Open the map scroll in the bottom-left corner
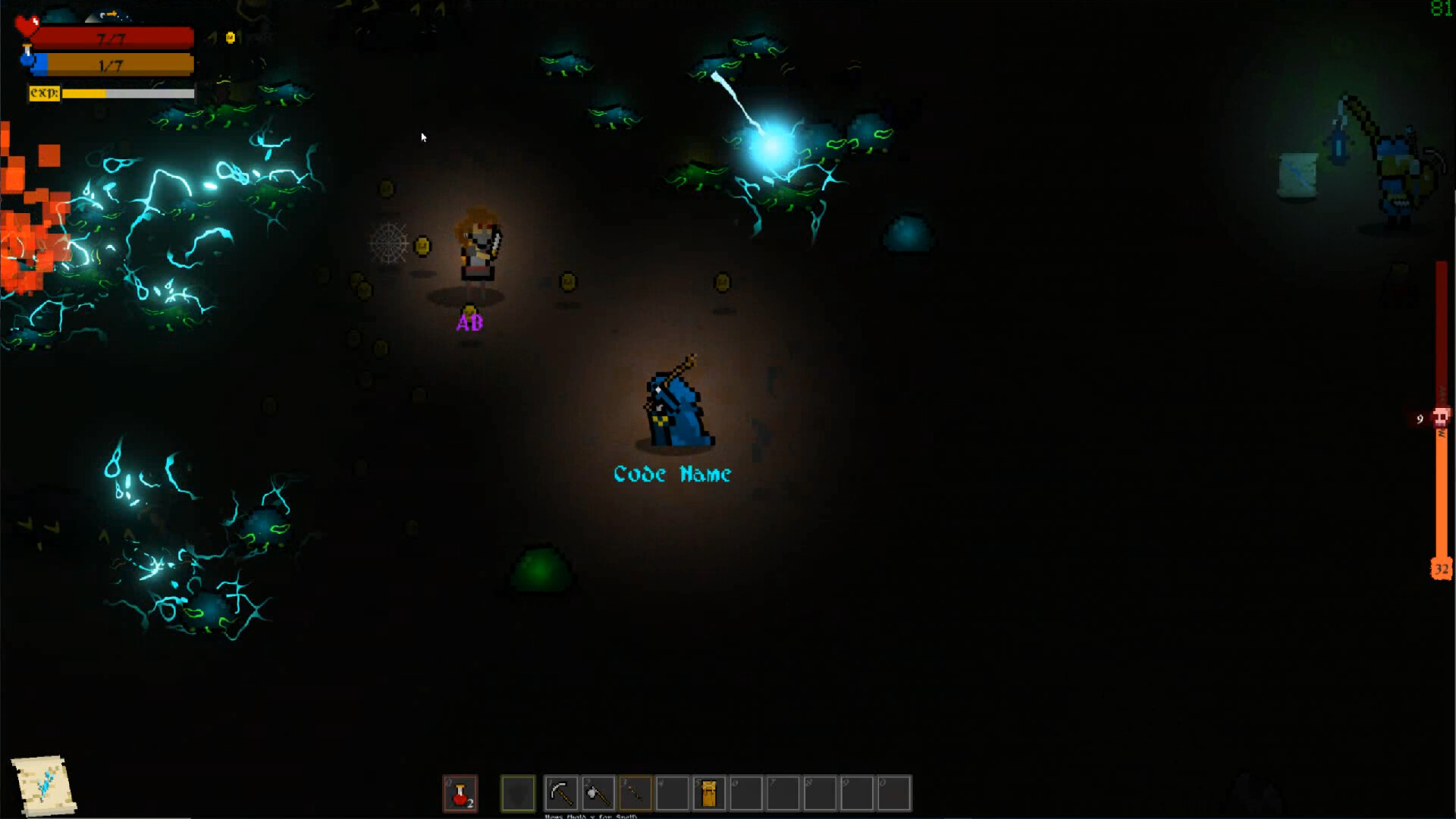 point(42,785)
